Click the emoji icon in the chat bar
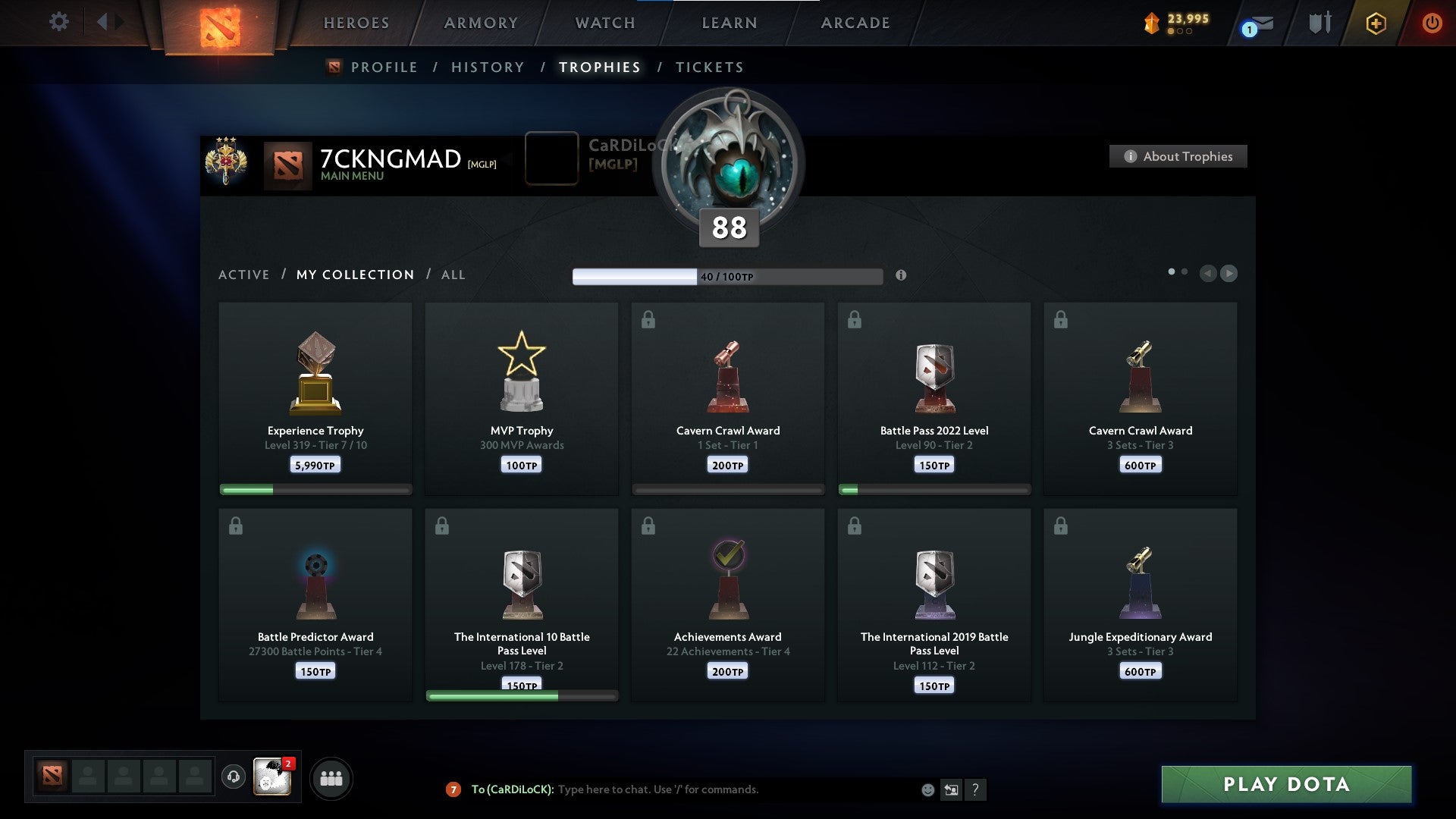Image resolution: width=1456 pixels, height=819 pixels. pos(927,790)
